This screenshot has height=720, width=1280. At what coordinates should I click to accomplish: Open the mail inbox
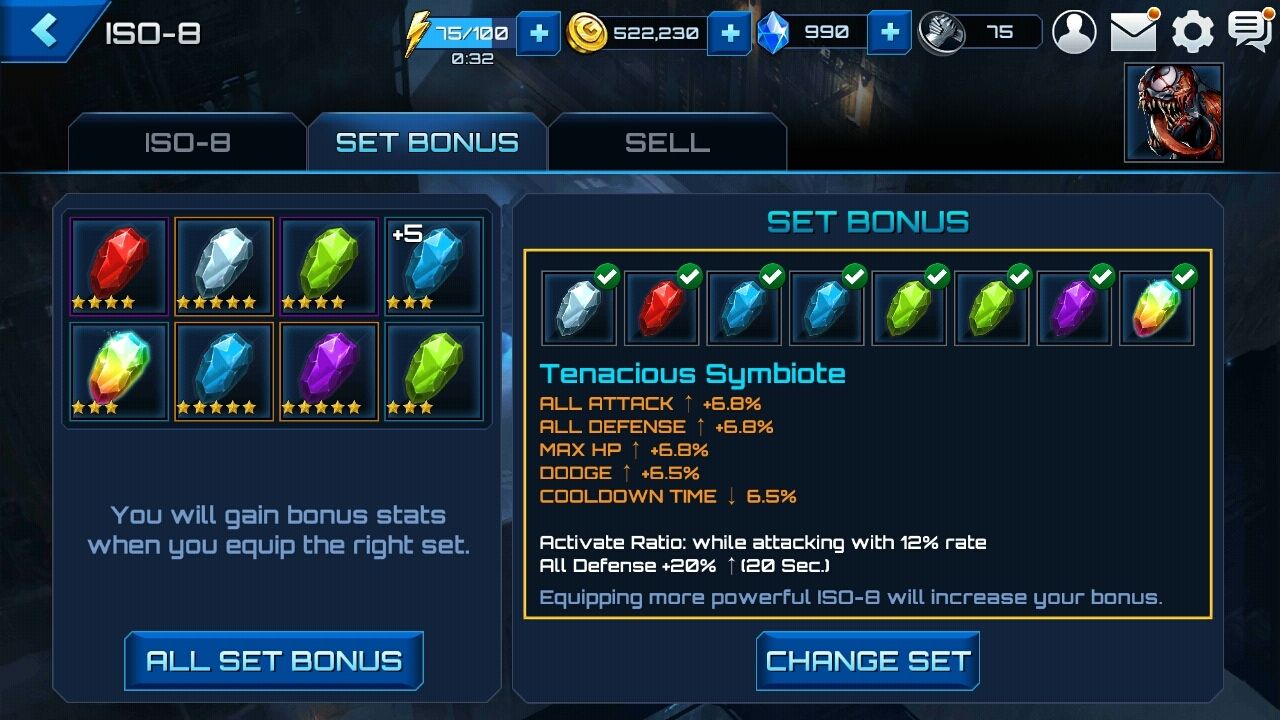coord(1133,32)
